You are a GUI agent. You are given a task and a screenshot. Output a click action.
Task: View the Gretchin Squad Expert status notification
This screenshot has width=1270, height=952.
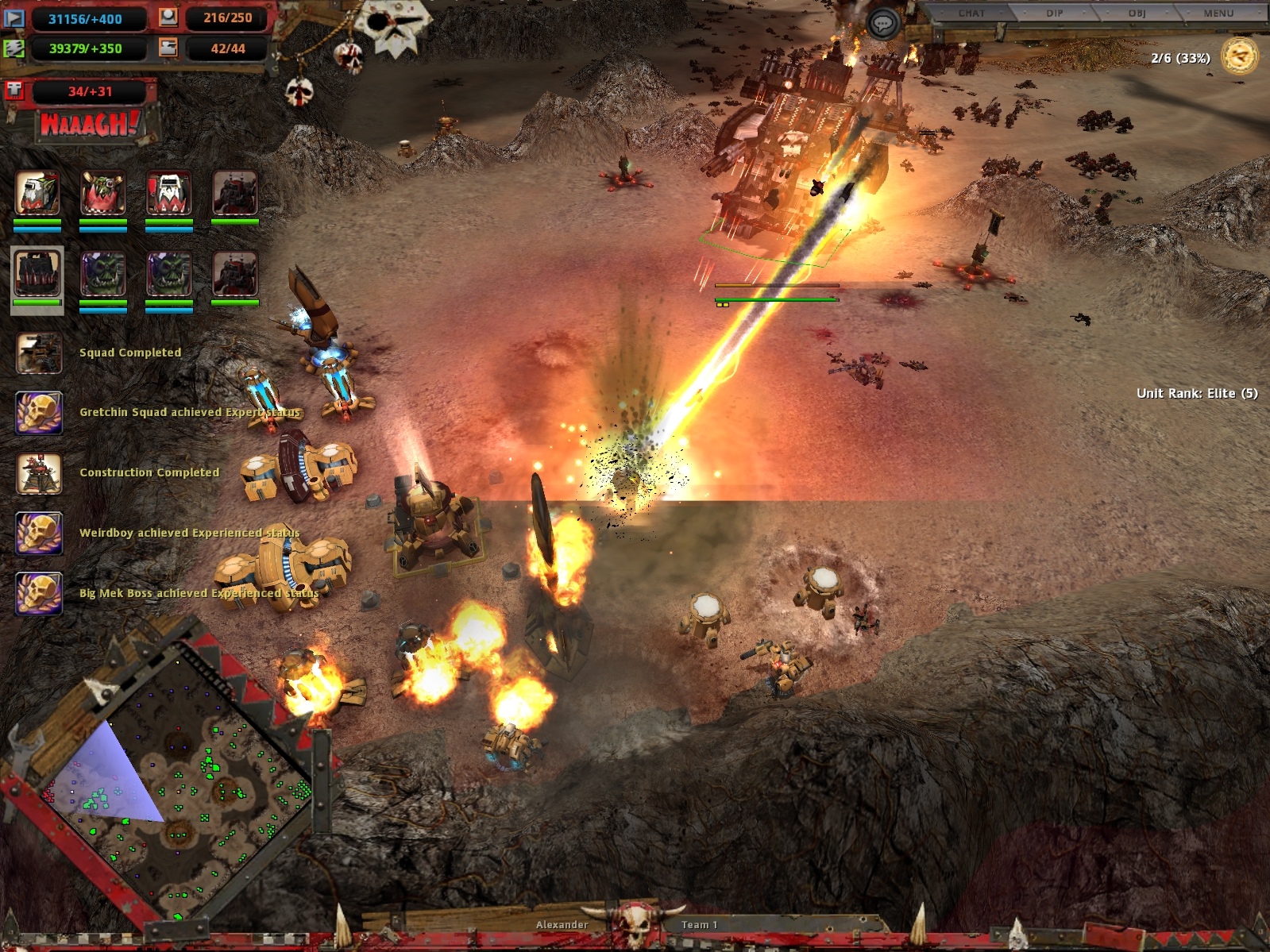pos(39,412)
